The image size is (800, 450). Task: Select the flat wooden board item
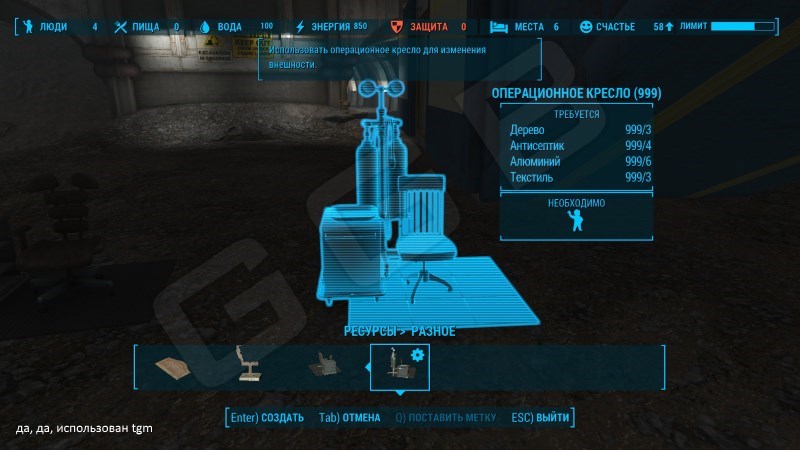pos(178,368)
